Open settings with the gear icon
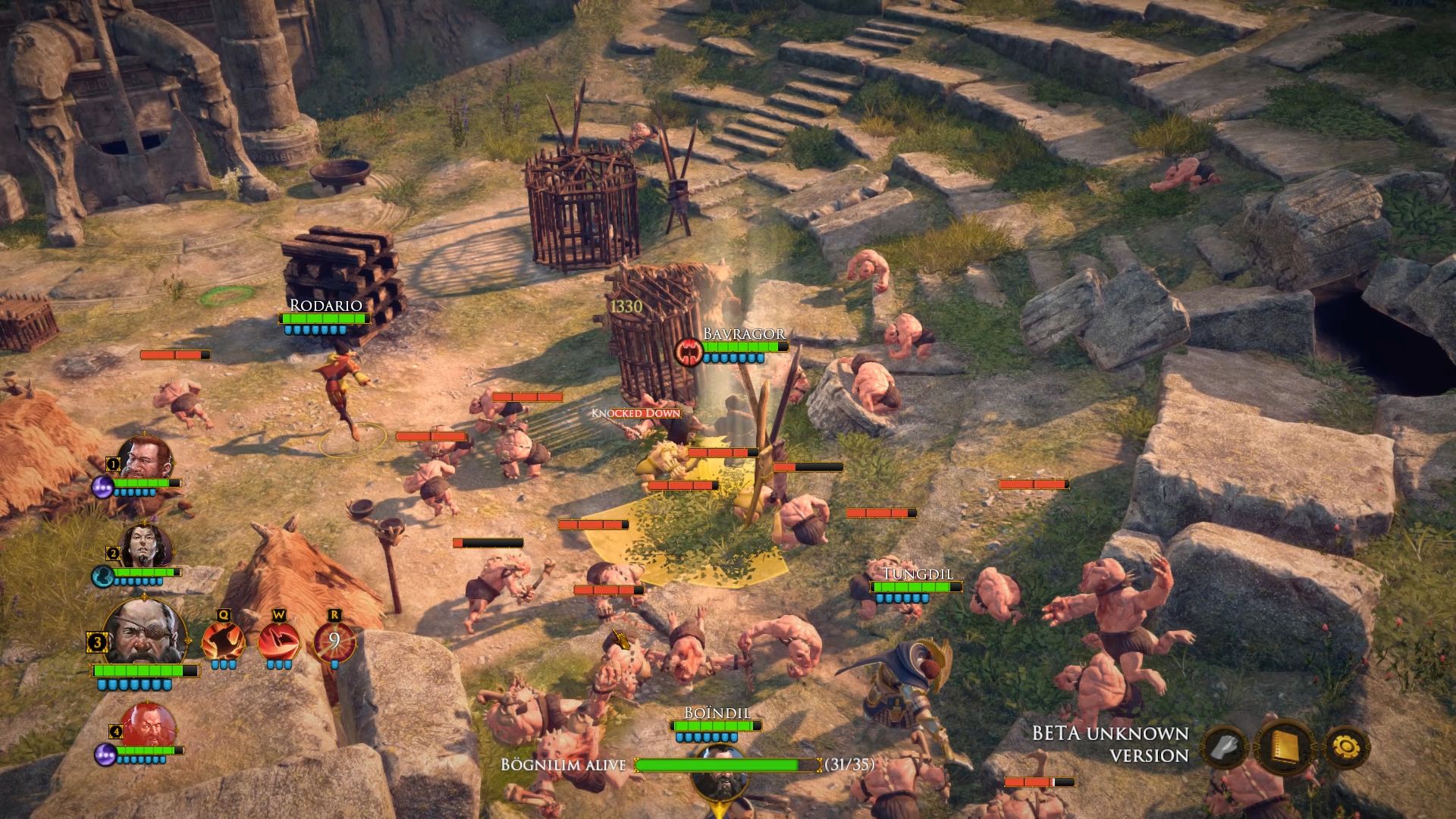Viewport: 1456px width, 819px height. [x=1345, y=747]
